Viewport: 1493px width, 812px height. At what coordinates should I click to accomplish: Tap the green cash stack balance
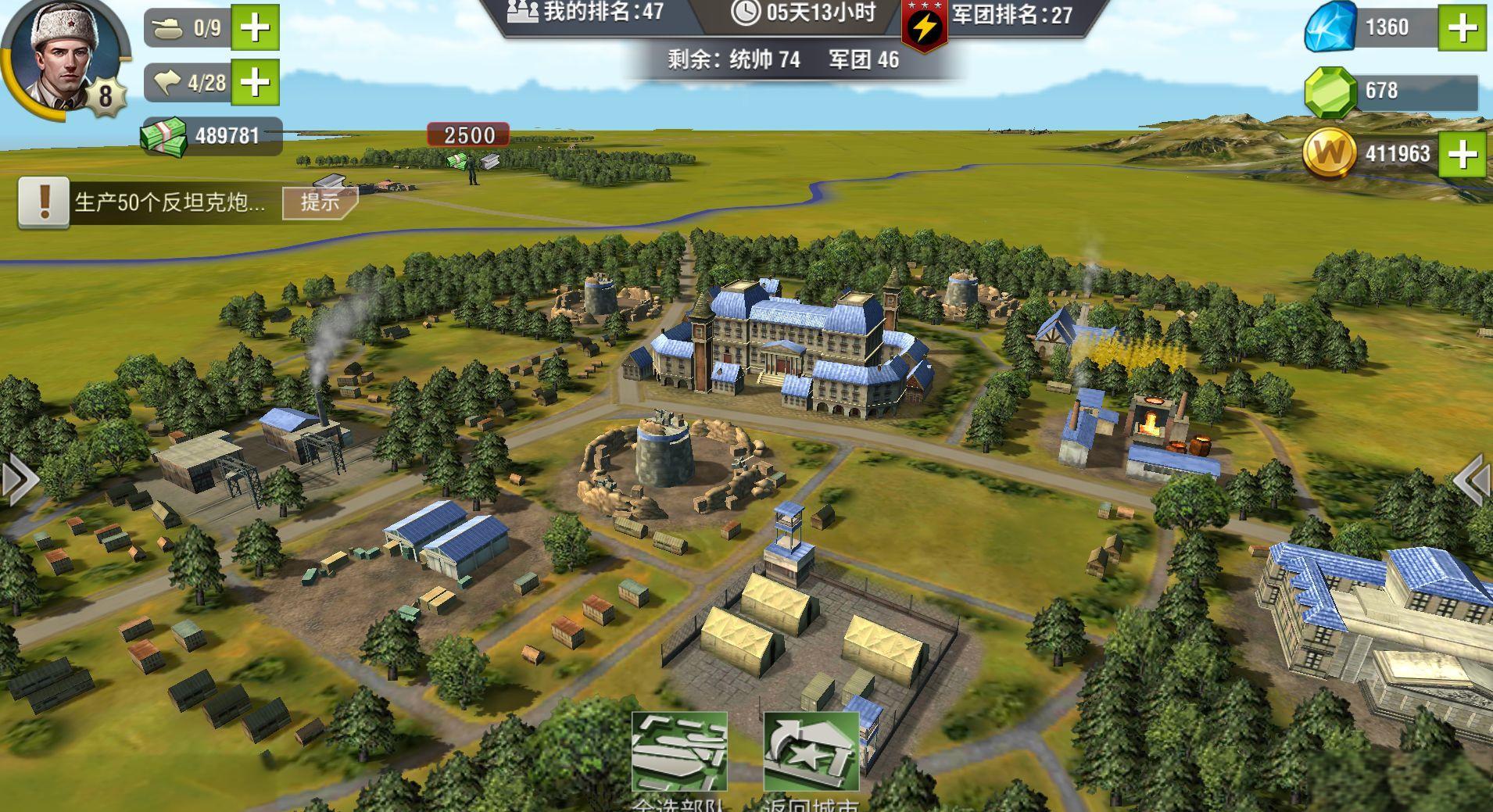tap(164, 137)
